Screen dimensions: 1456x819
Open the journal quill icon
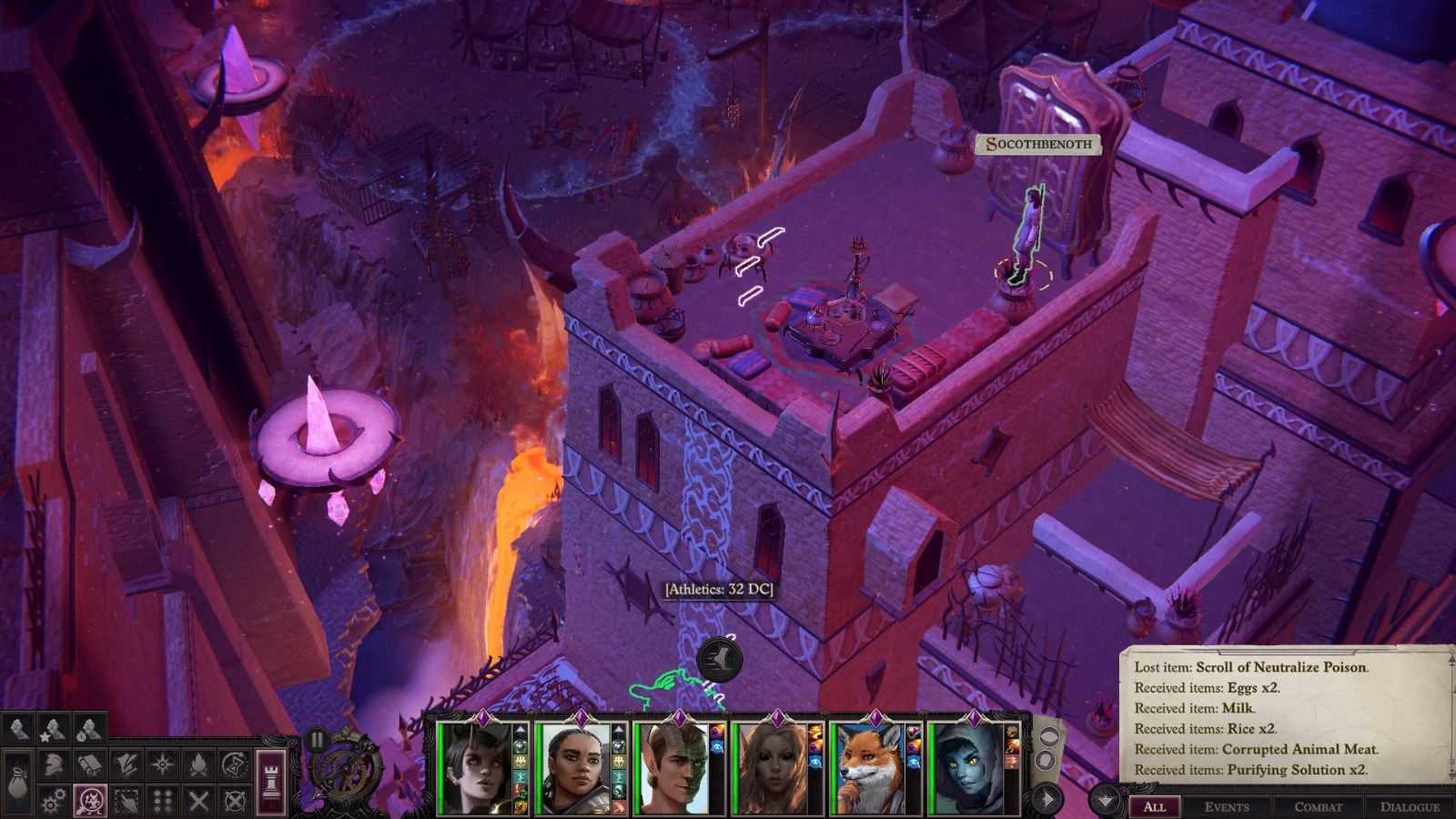126,765
